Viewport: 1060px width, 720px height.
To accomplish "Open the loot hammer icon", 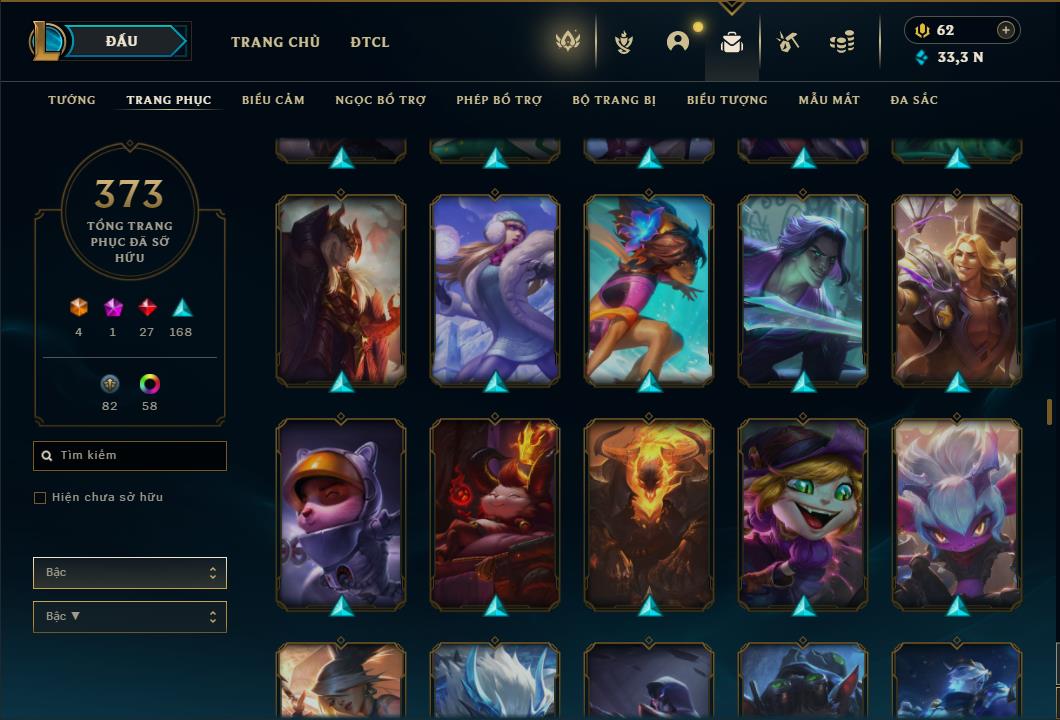I will (x=788, y=42).
